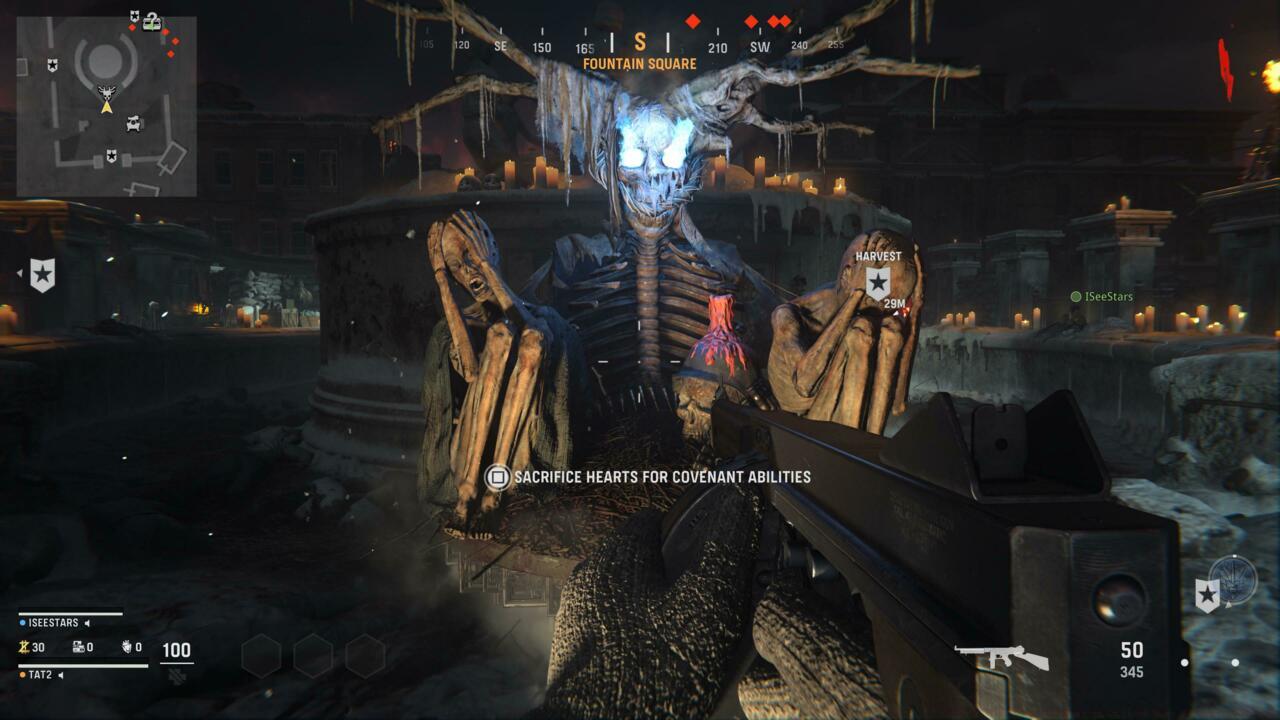This screenshot has height=720, width=1280.
Task: Click the essence points lightning icon showing 30
Action: tap(26, 647)
